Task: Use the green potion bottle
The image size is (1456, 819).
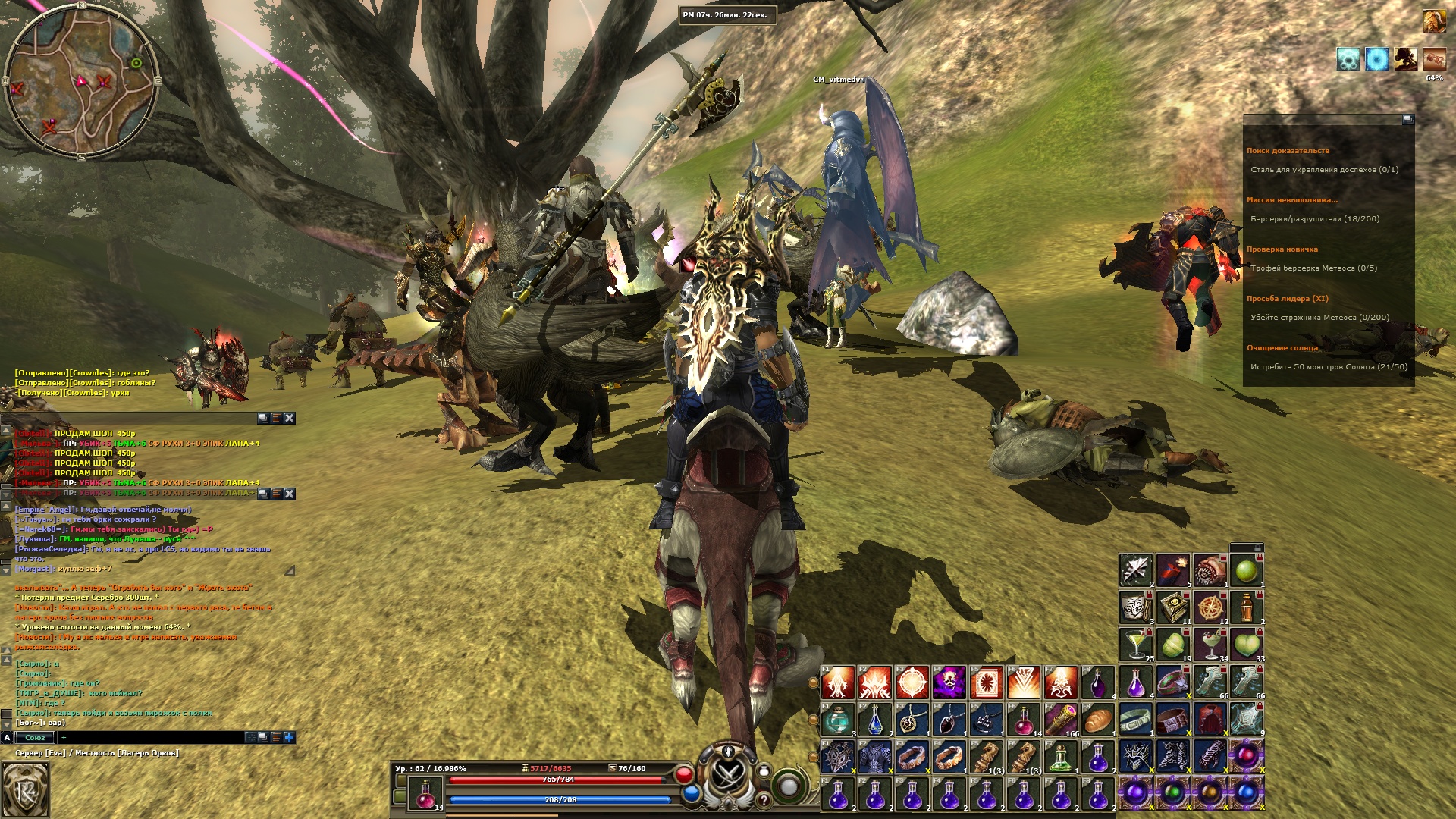Action: click(x=1060, y=756)
